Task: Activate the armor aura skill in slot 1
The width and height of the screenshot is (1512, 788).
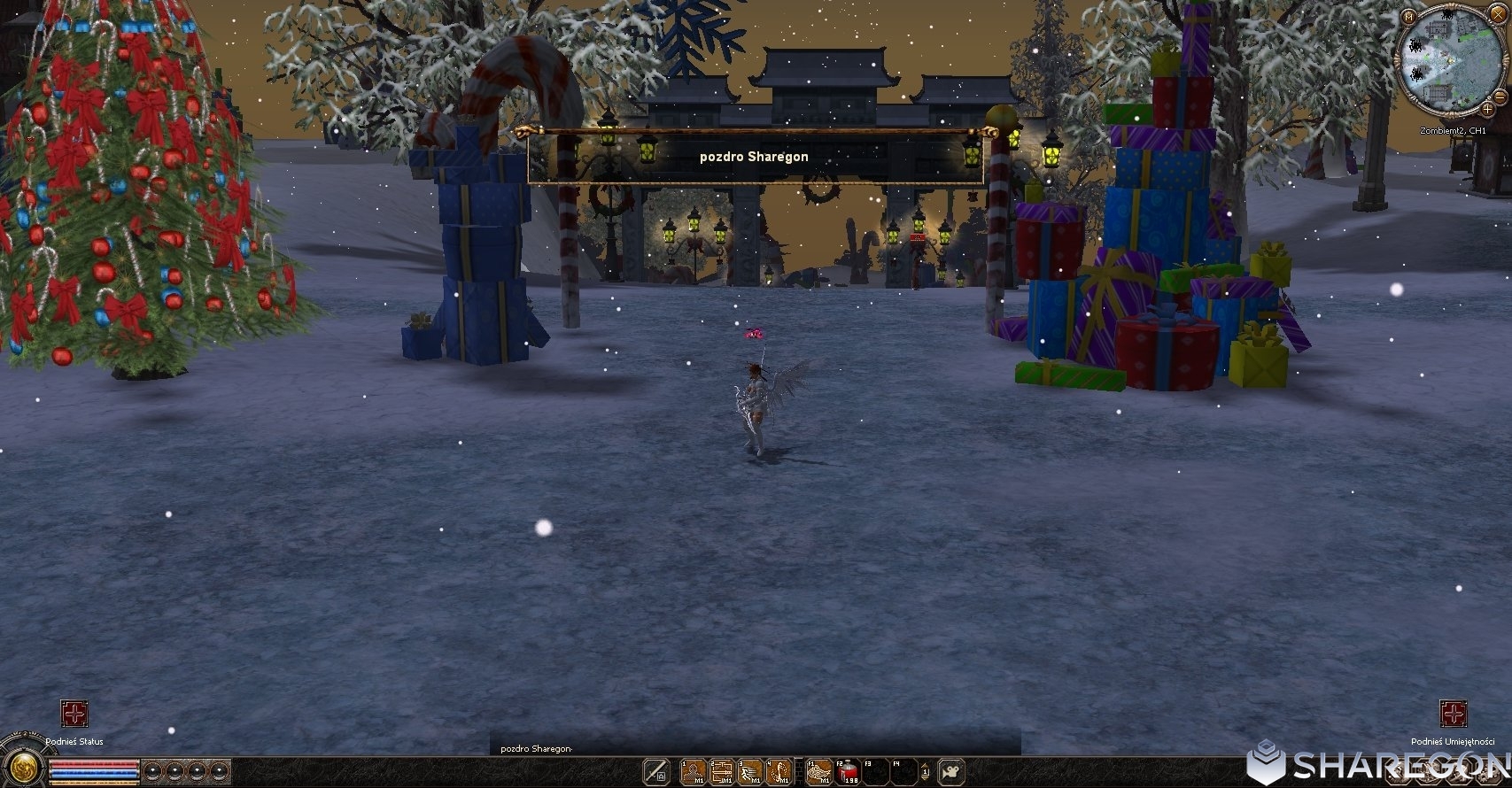Action: (693, 771)
